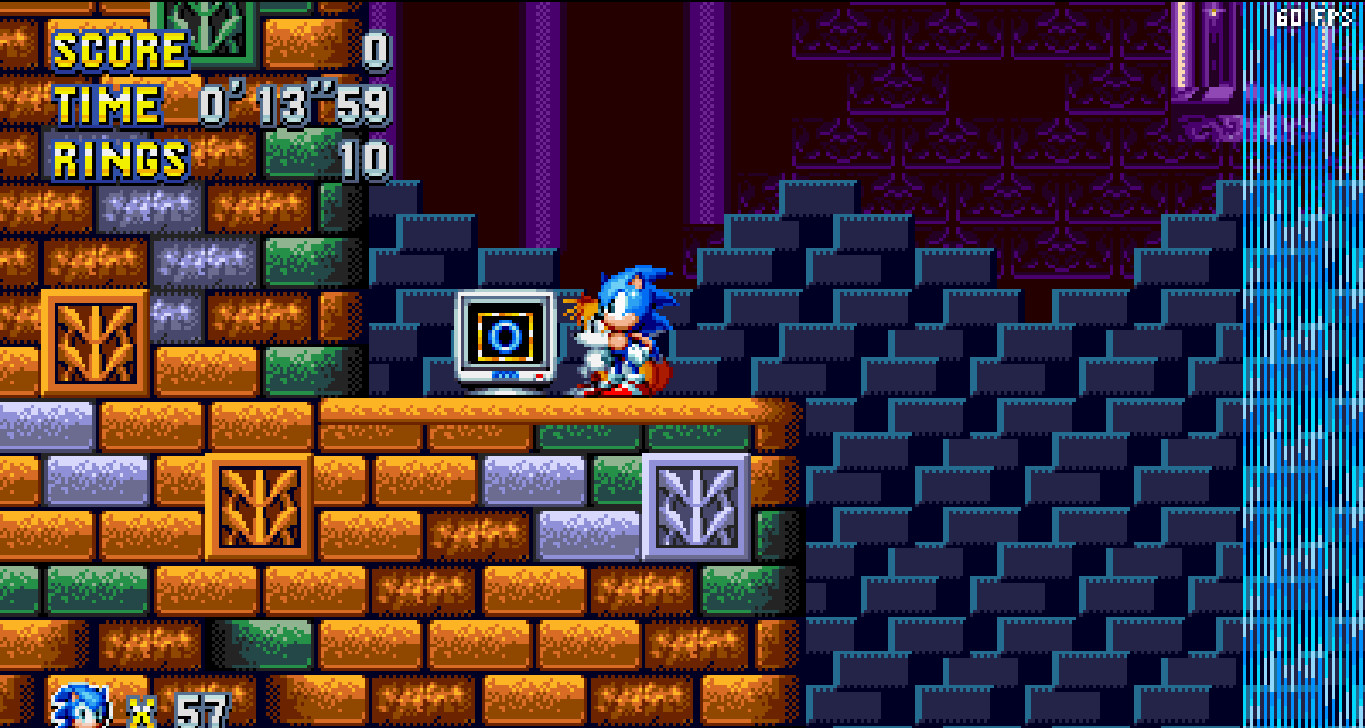Click the blue ring item monitor

(x=508, y=335)
